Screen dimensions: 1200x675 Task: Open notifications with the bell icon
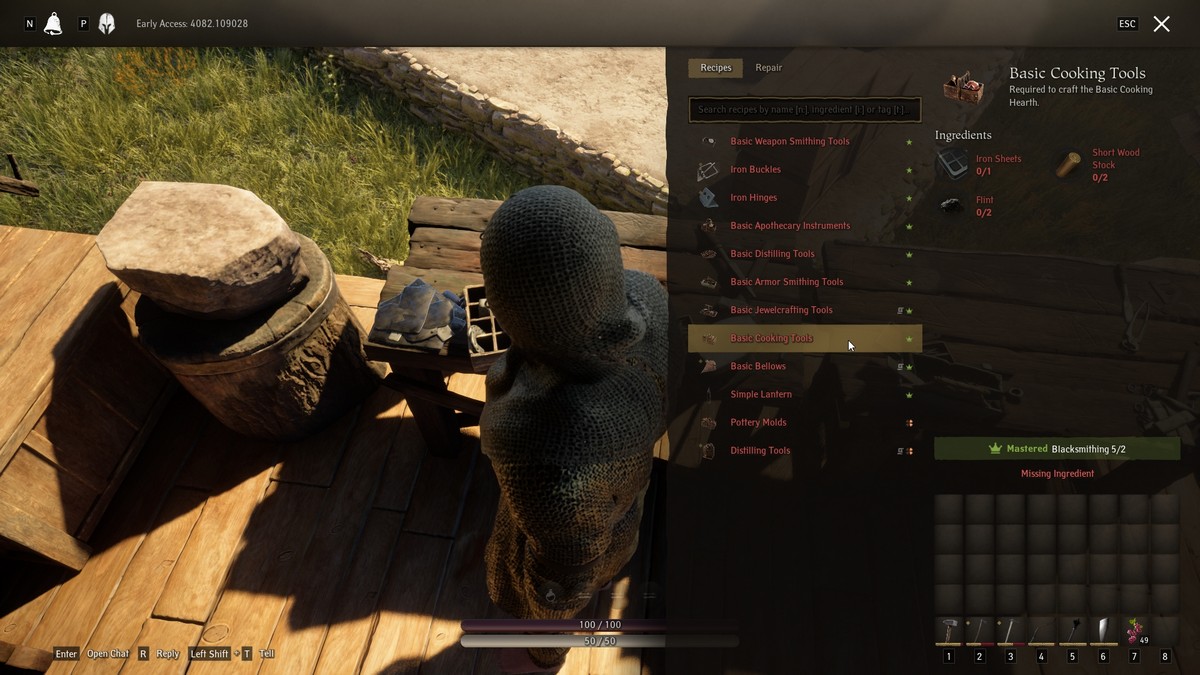[53, 24]
